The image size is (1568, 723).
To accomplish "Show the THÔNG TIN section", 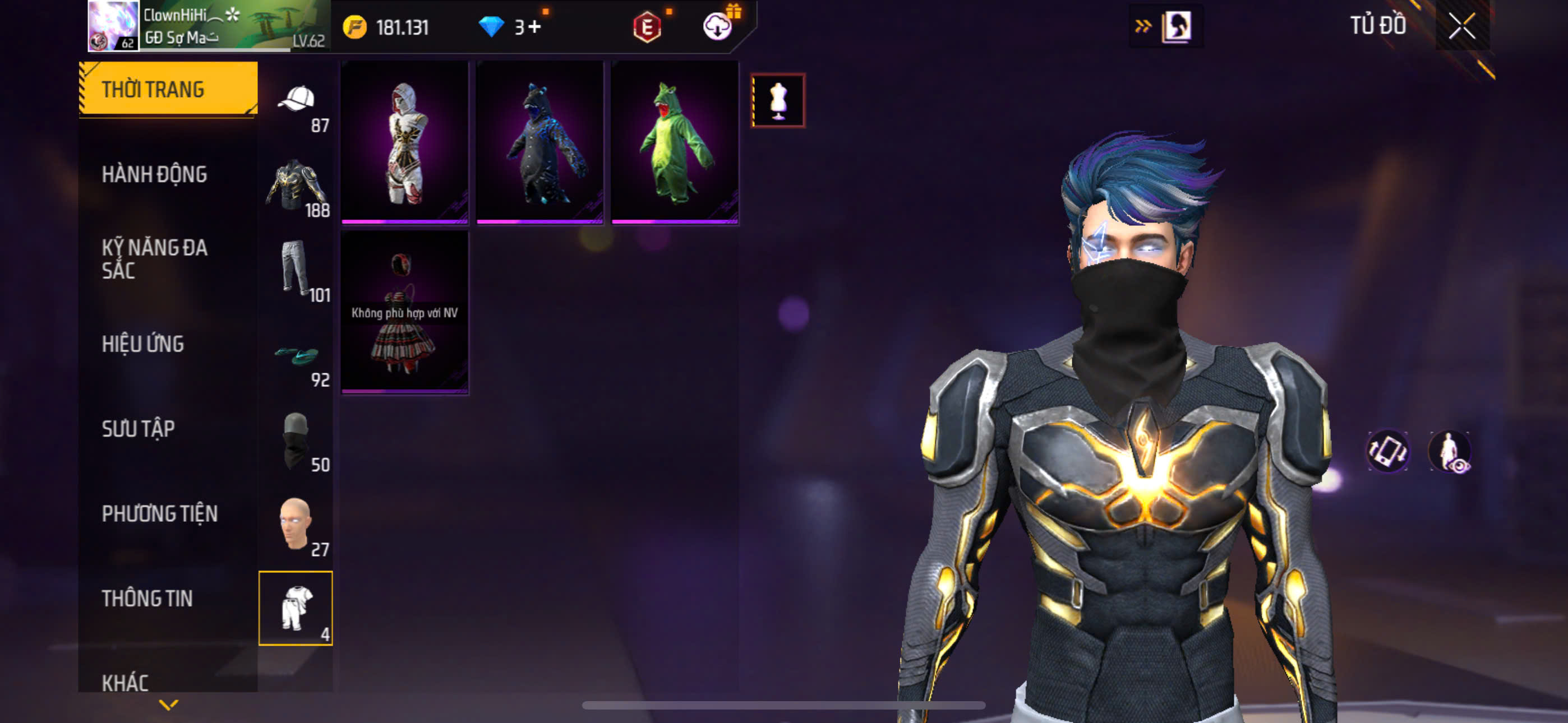I will pyautogui.click(x=147, y=598).
